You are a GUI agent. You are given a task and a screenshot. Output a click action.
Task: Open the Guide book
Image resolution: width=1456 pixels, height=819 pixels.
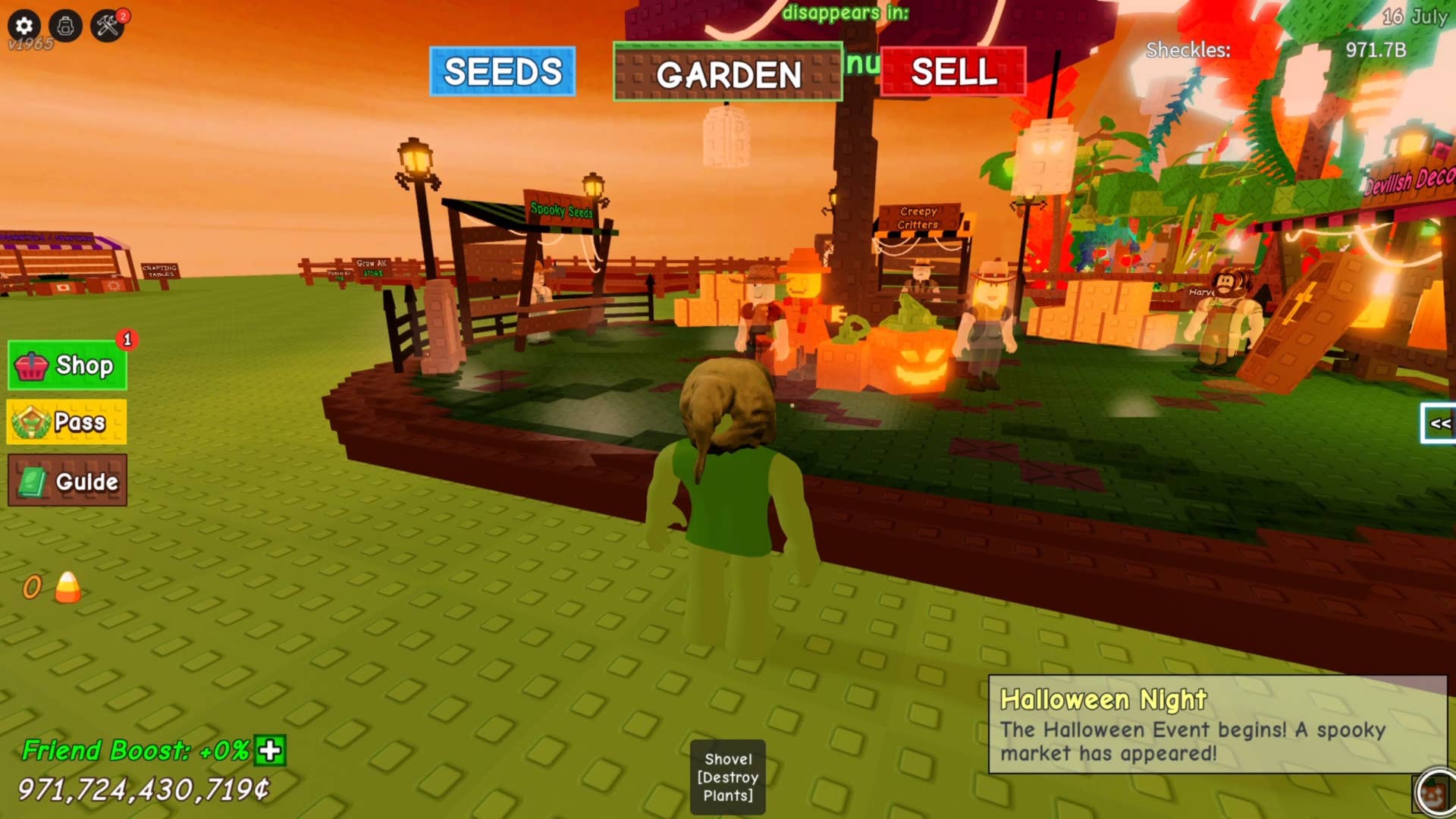tap(67, 481)
